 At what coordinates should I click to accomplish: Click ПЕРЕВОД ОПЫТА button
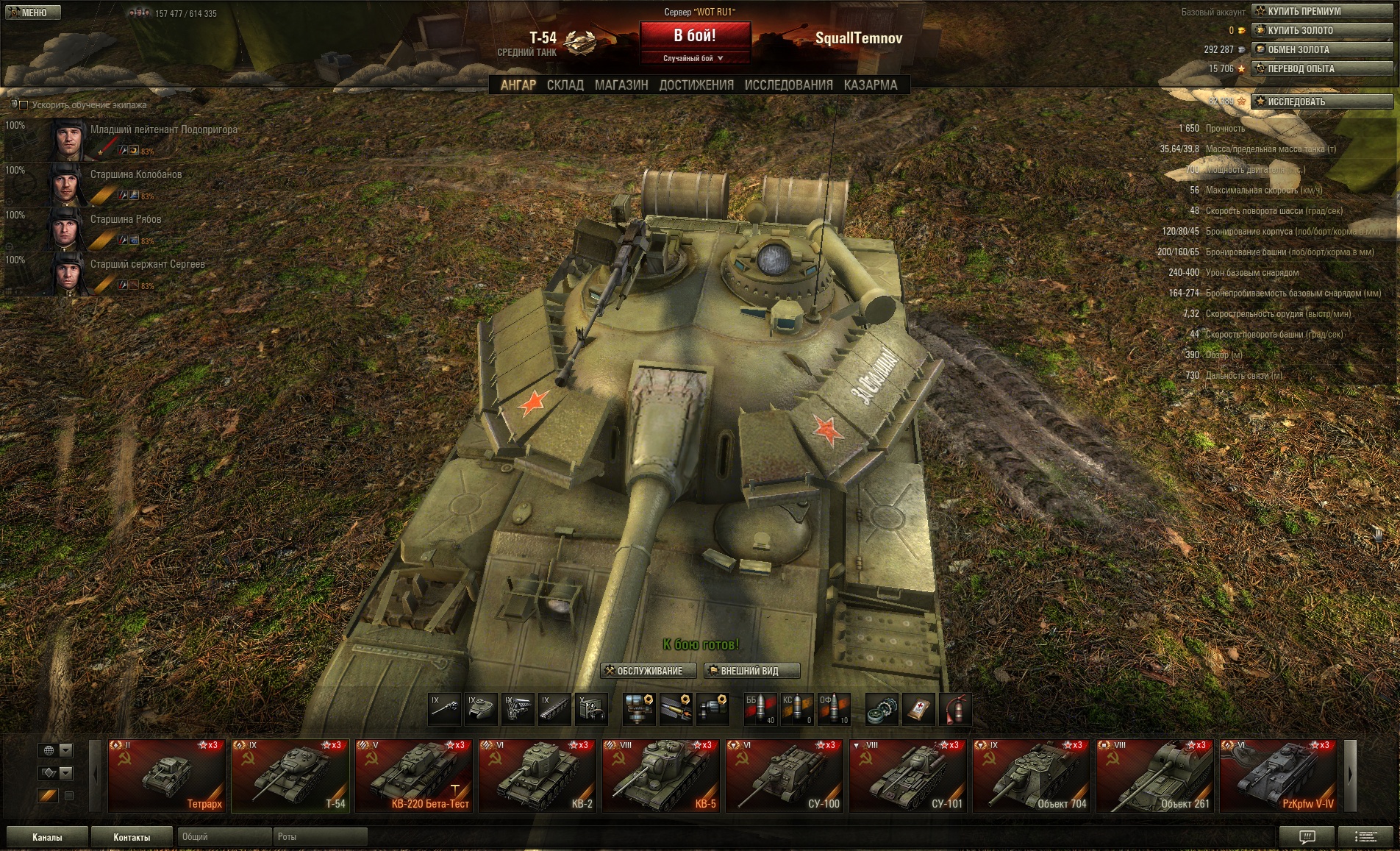click(1322, 68)
